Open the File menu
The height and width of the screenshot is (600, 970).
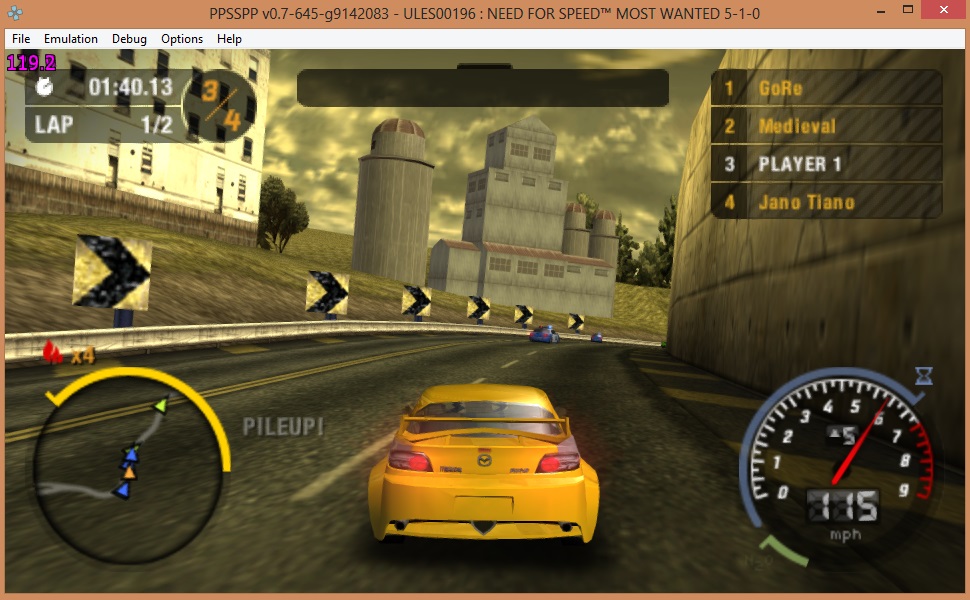pos(21,39)
